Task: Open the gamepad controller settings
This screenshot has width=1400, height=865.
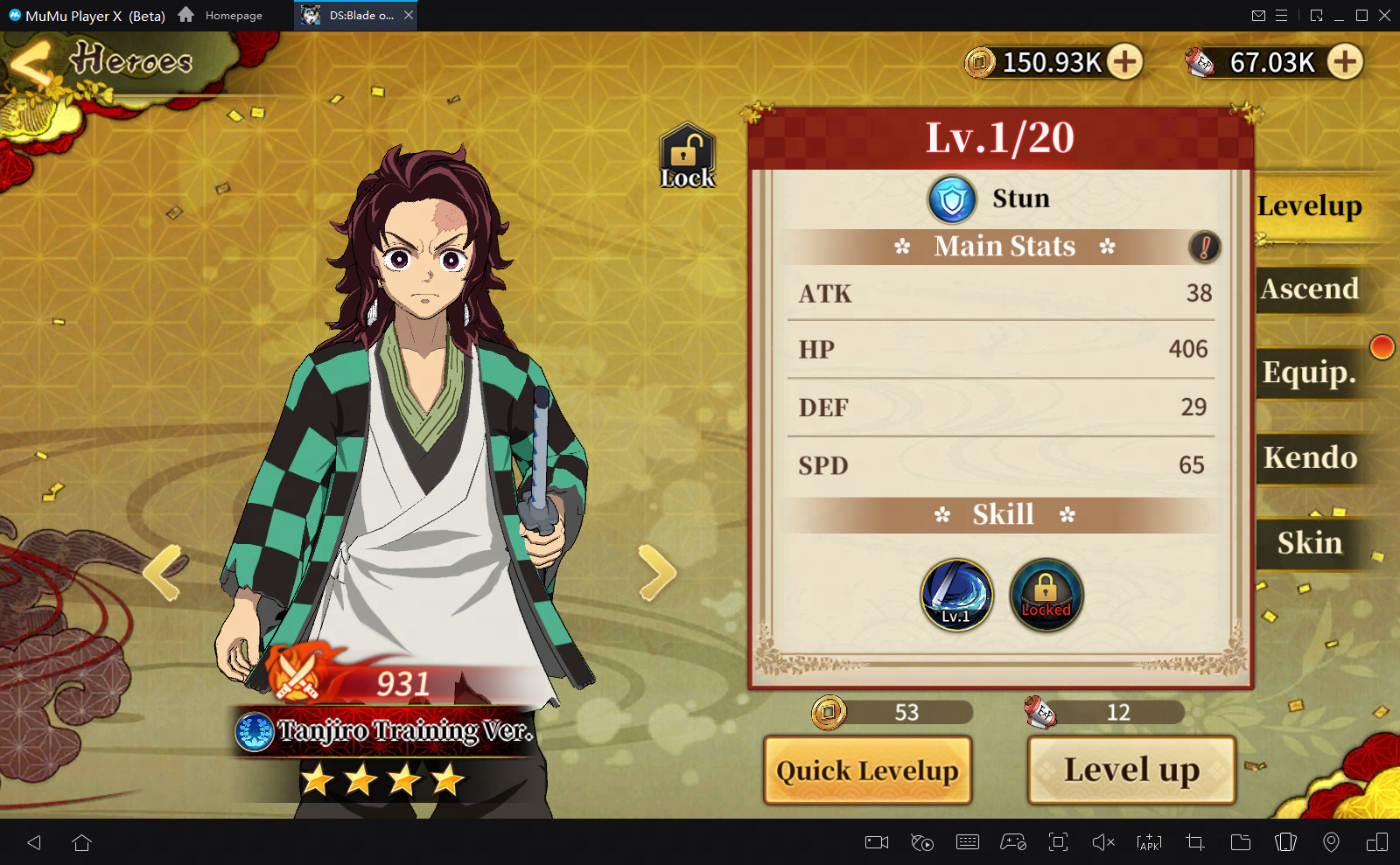Action: click(x=1015, y=842)
